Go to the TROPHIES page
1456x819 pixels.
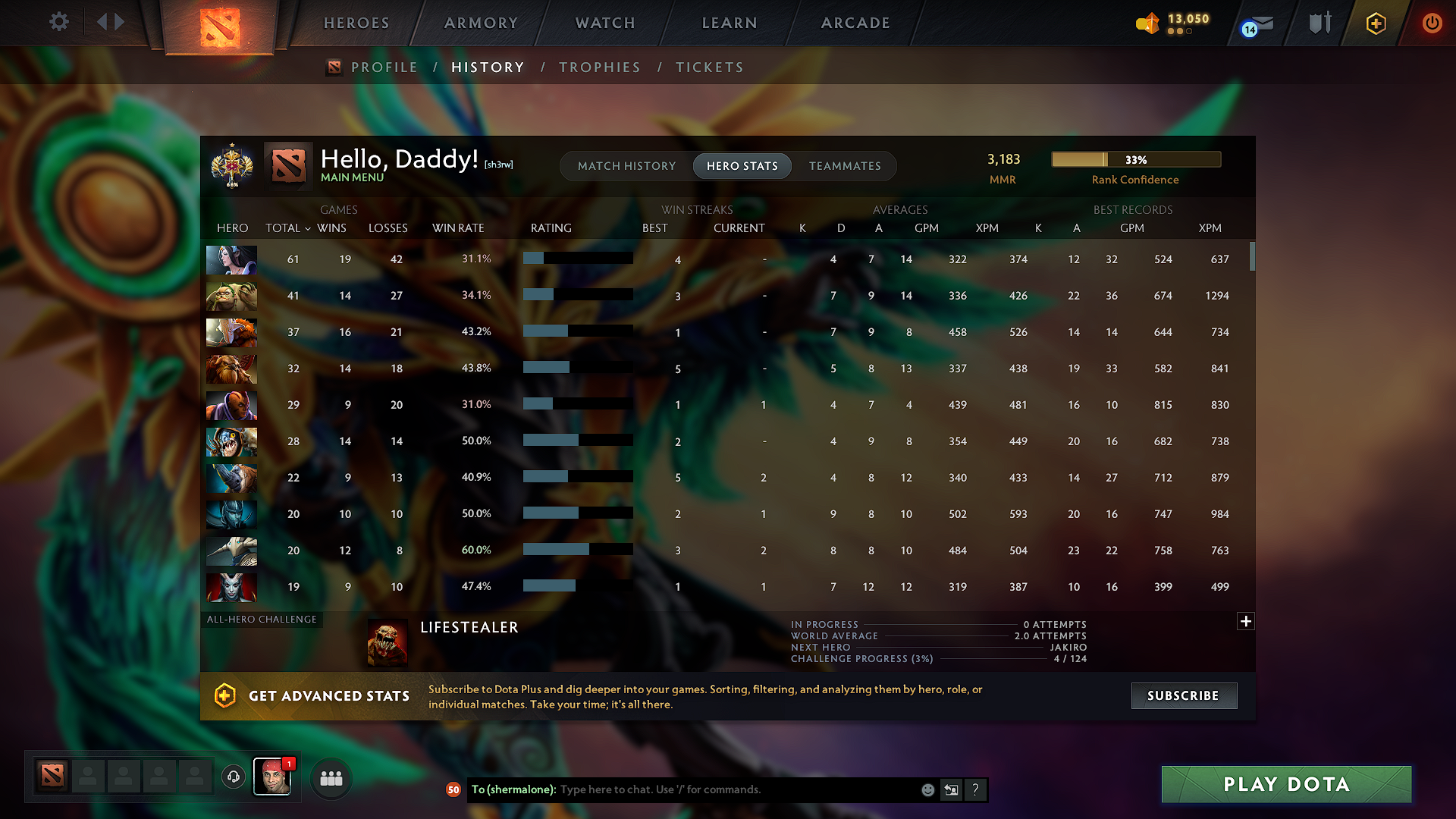(x=599, y=67)
